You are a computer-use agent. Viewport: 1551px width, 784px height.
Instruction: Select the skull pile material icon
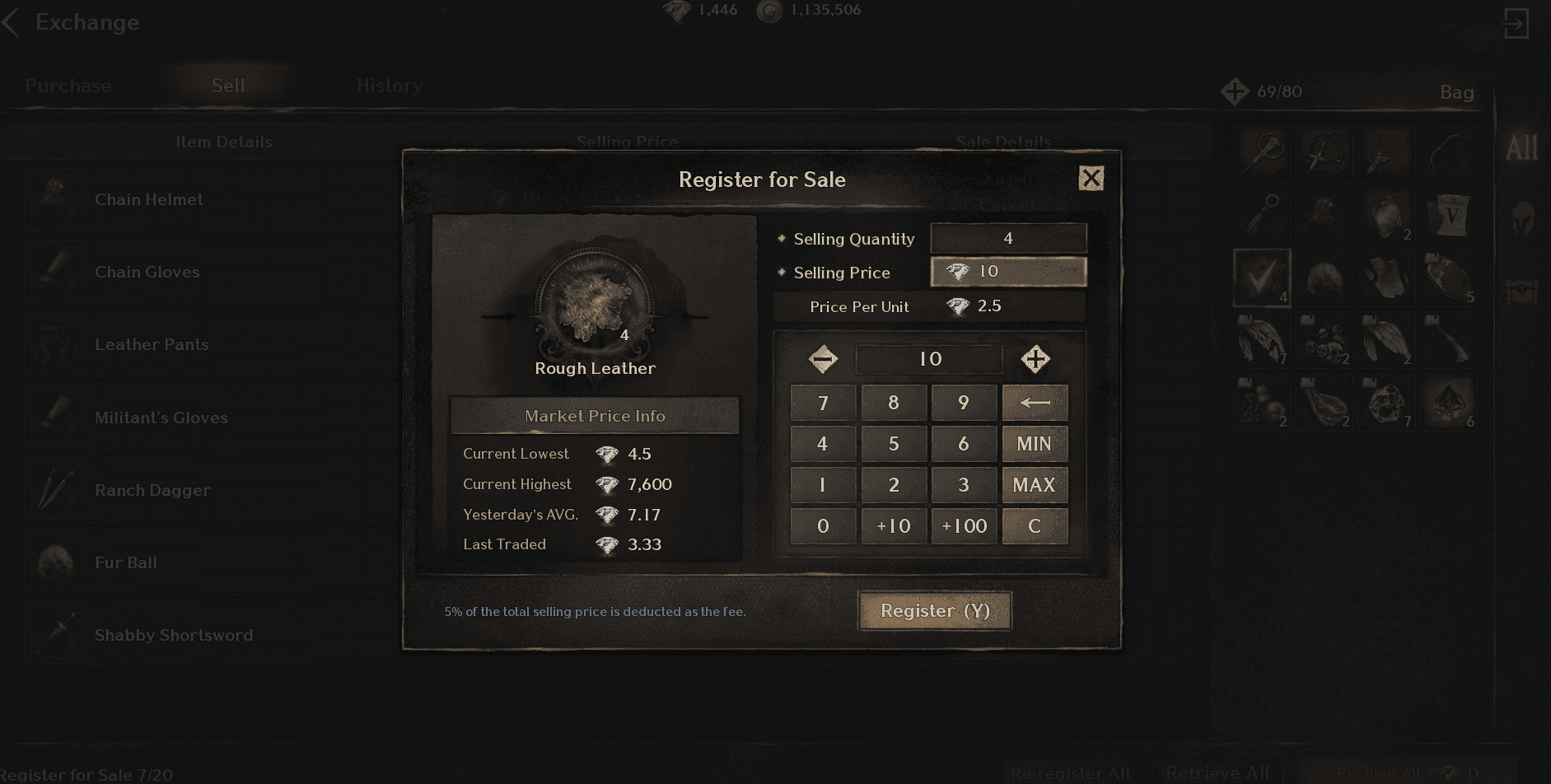pos(1325,341)
